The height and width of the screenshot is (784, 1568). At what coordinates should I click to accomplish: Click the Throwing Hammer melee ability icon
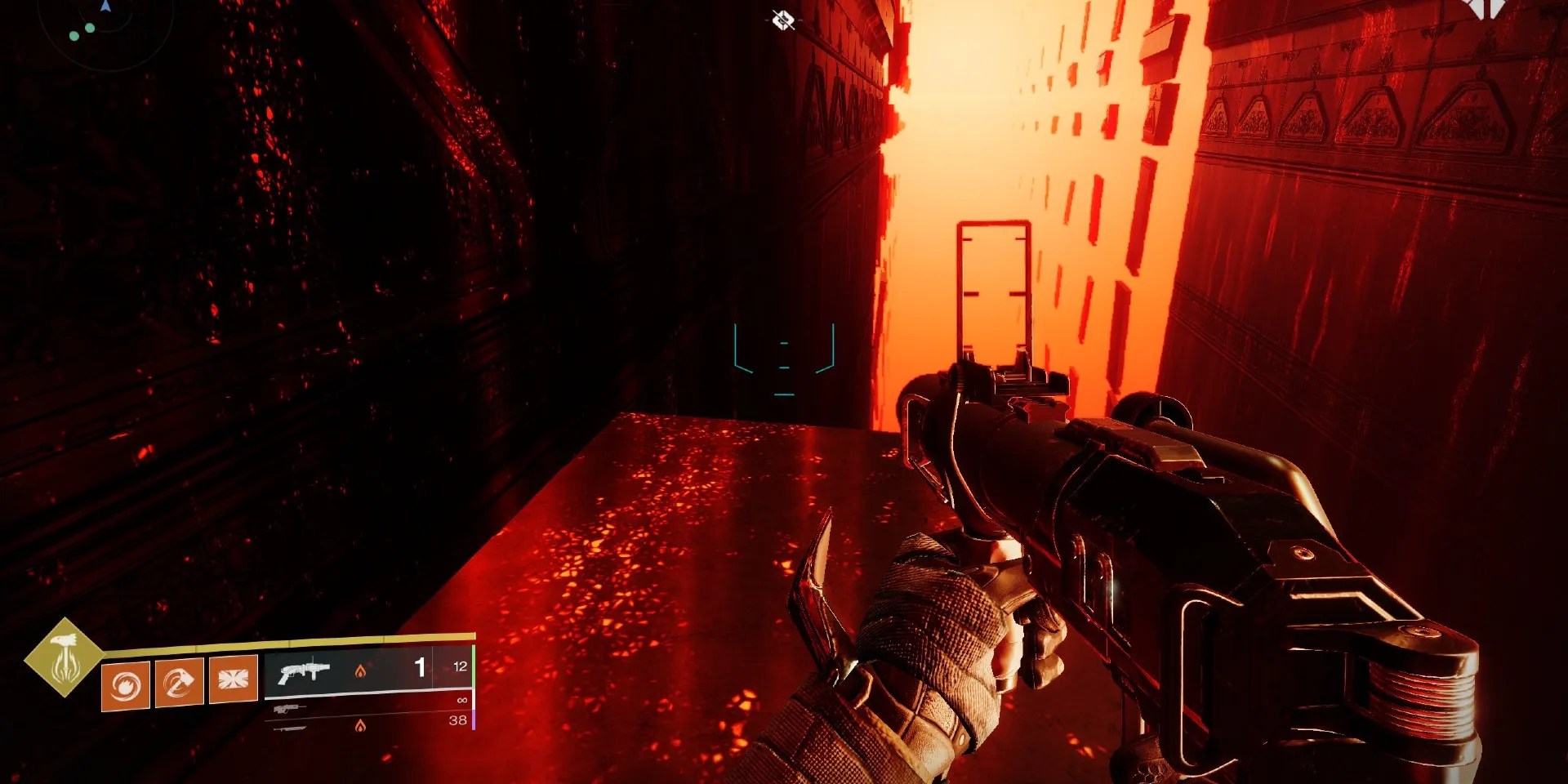178,679
